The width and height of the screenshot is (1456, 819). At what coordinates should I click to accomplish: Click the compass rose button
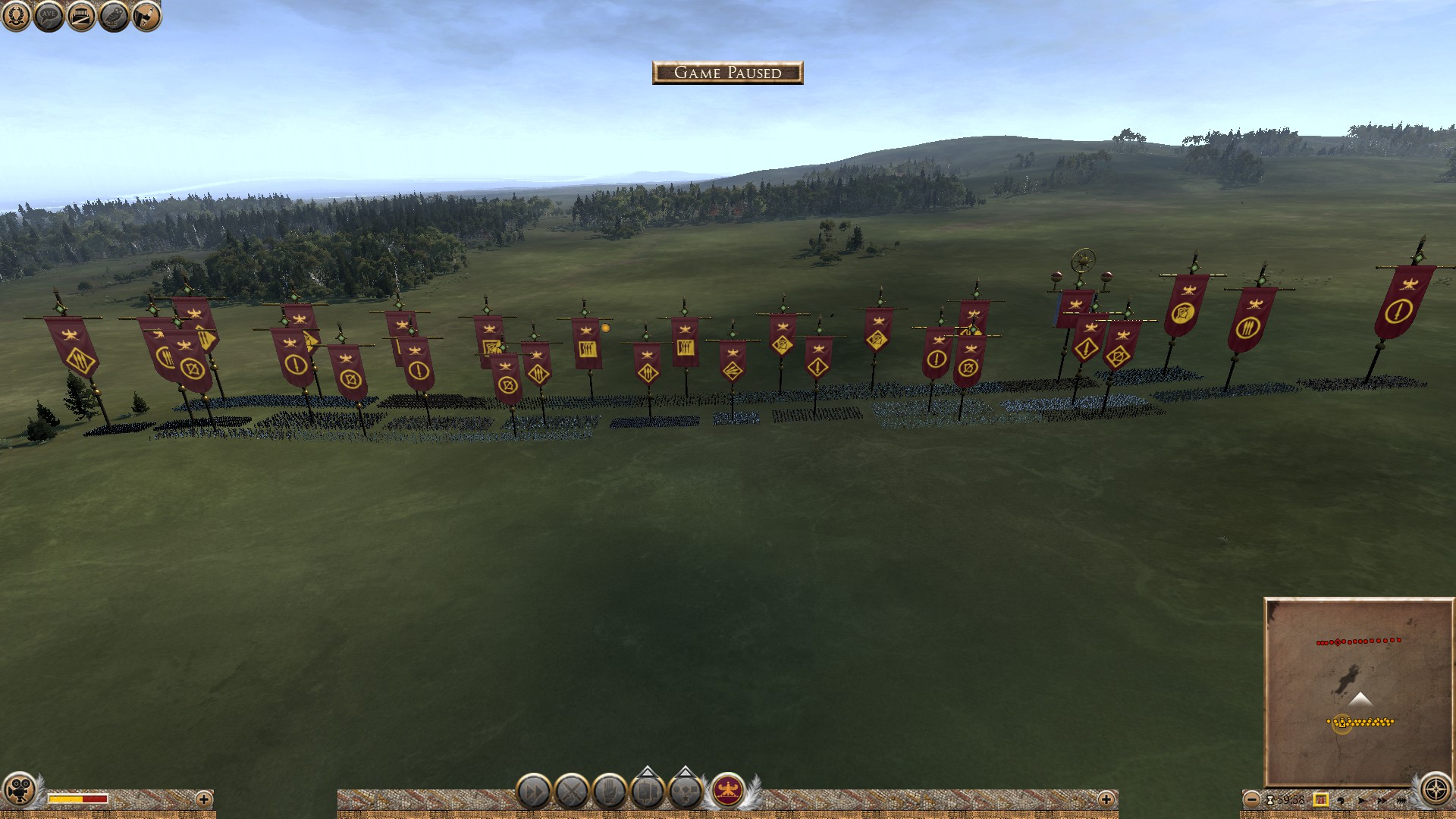coord(1436,790)
